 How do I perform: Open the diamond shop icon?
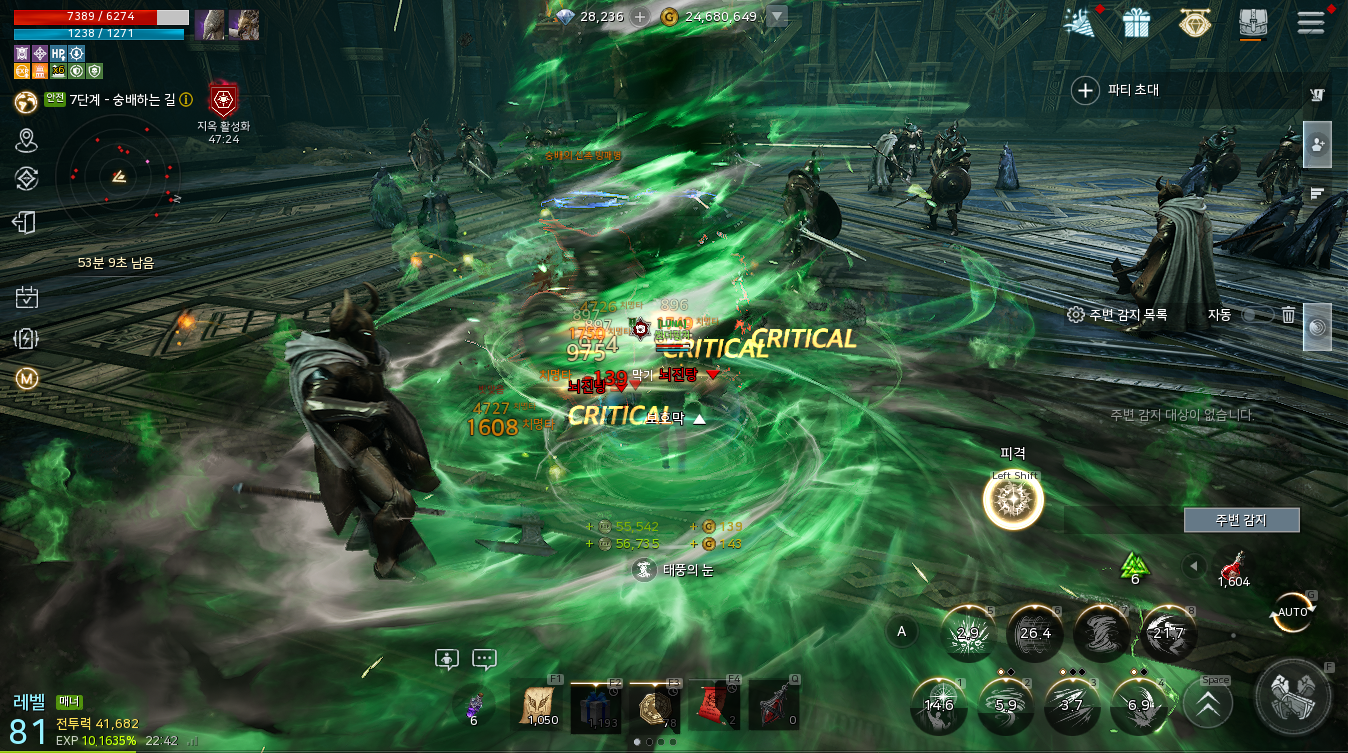pyautogui.click(x=1194, y=23)
